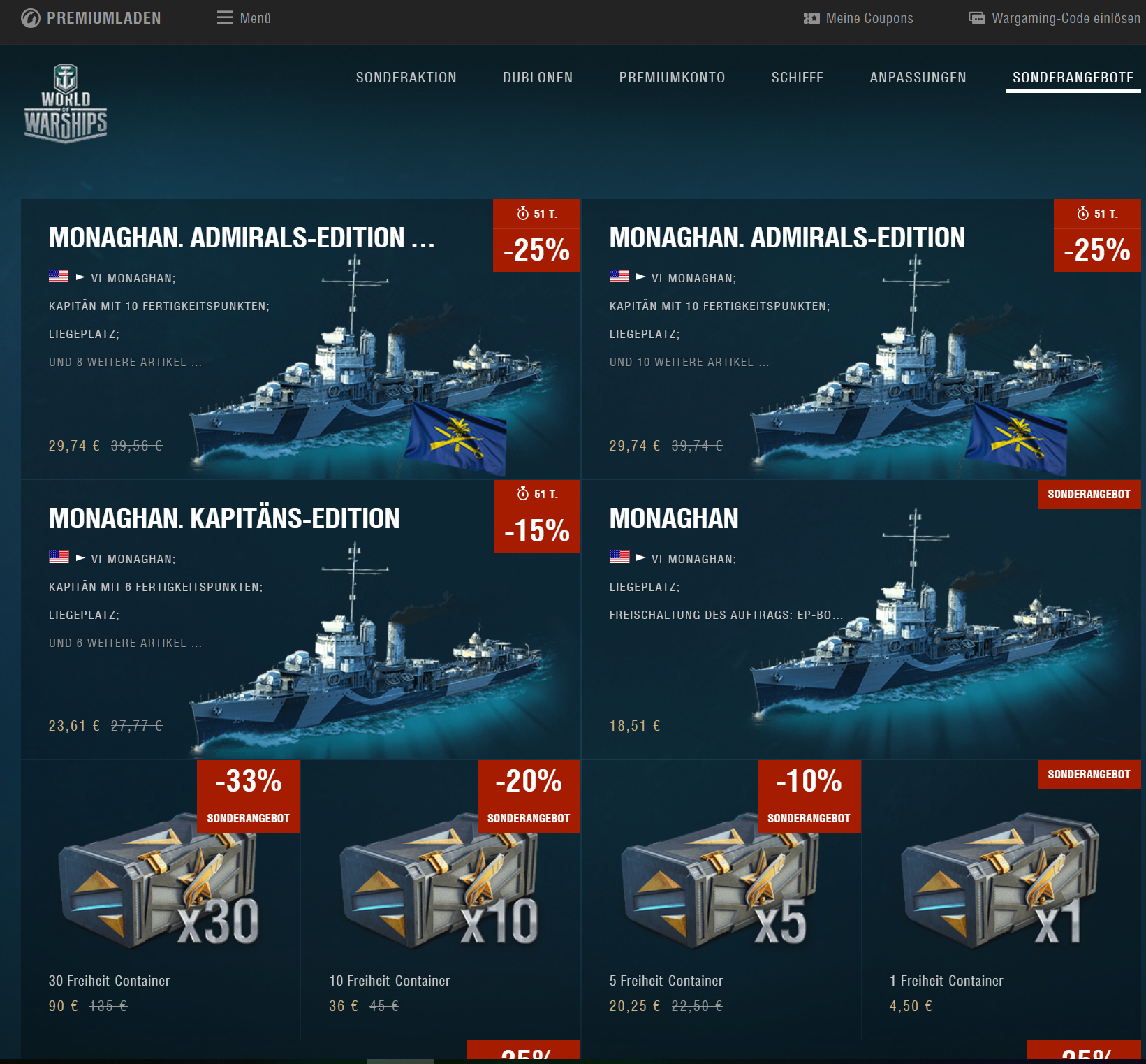Screen dimensions: 1146x1064
Task: Click the timer icon next to 51 T.
Action: 523,214
